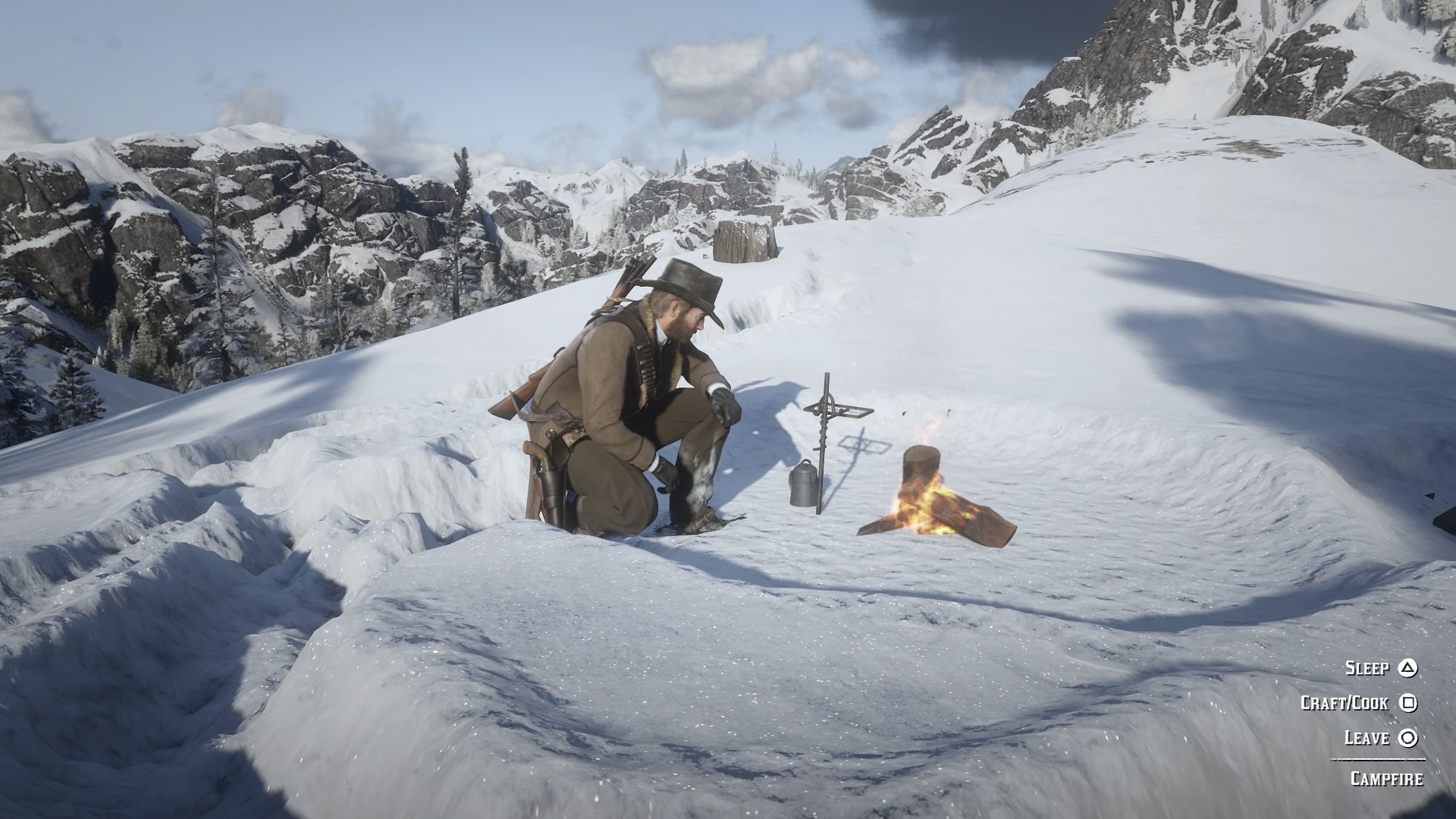Image resolution: width=1456 pixels, height=819 pixels.
Task: Select the burning campfire logs
Action: [933, 508]
